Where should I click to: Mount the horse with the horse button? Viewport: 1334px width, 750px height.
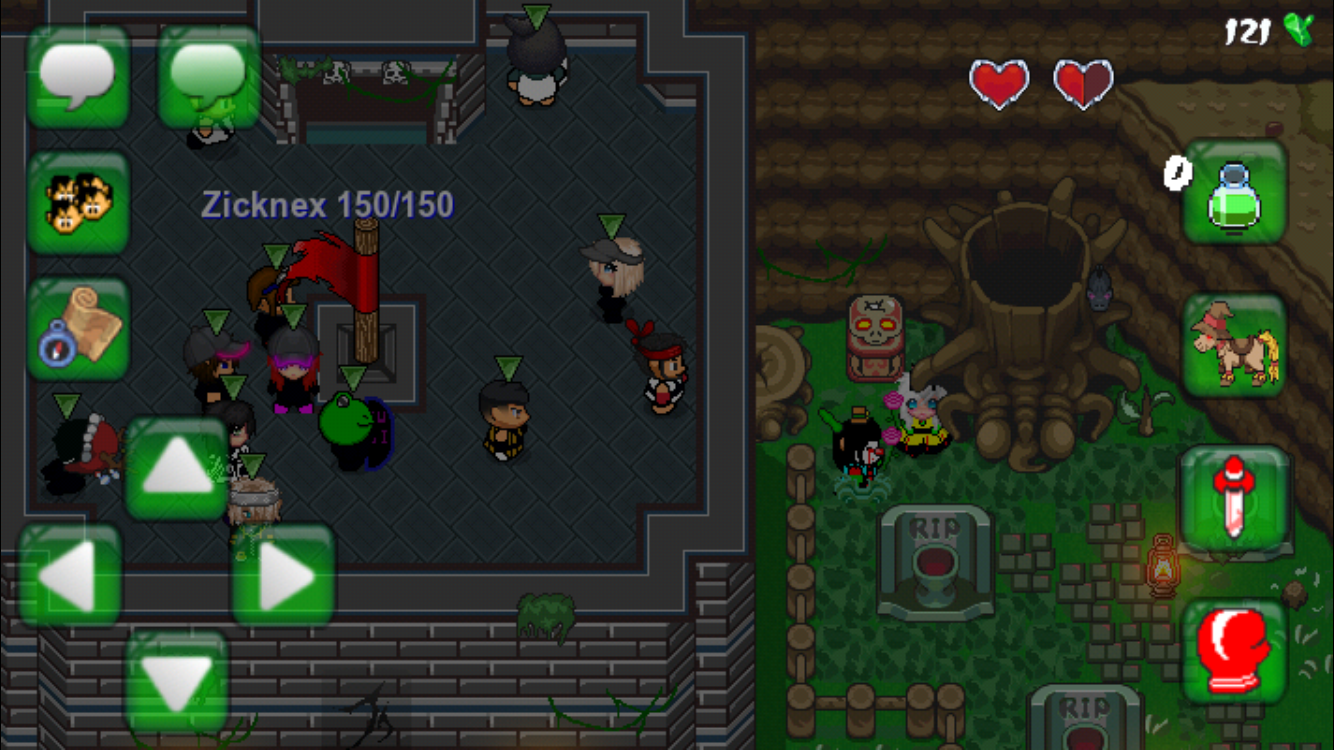1234,345
